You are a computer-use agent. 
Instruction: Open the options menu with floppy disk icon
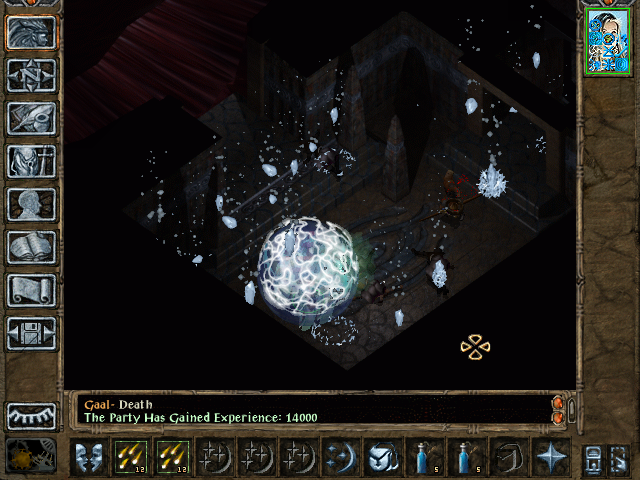tap(32, 333)
